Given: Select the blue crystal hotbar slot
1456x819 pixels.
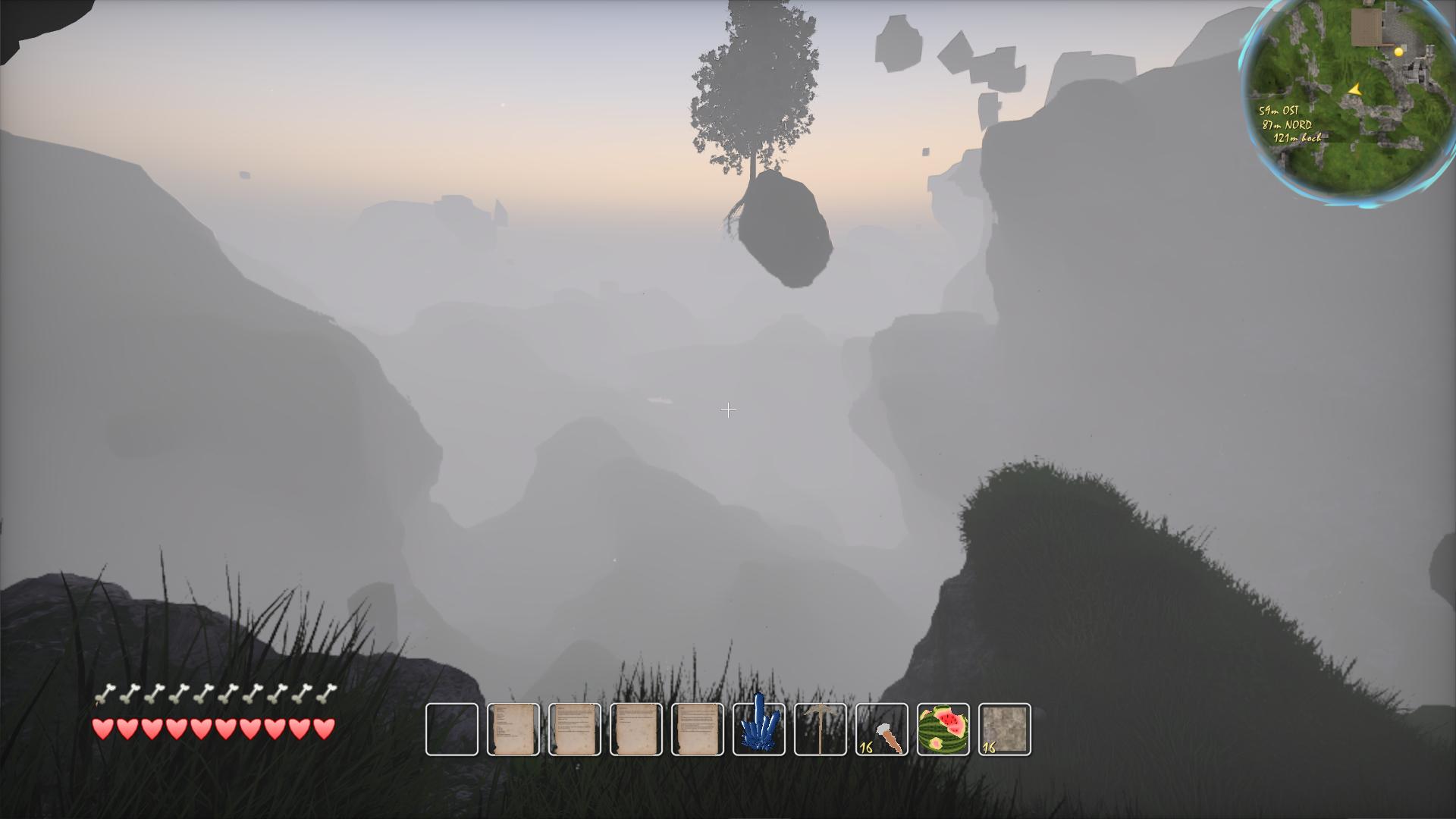Looking at the screenshot, I should coord(759,730).
